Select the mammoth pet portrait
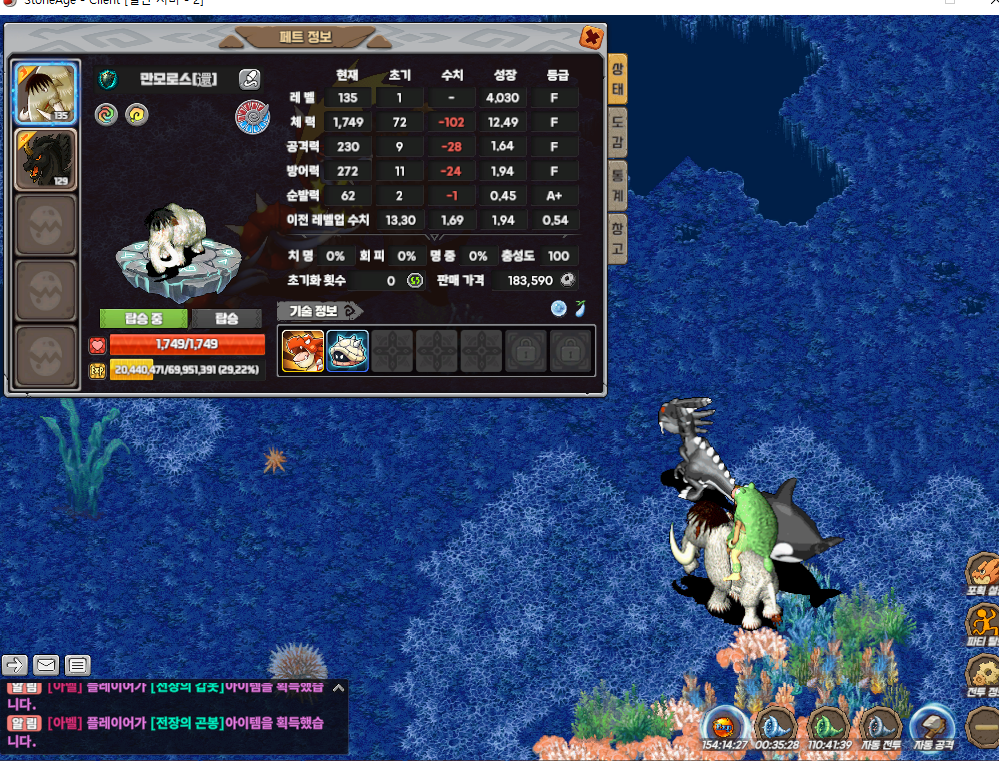 pyautogui.click(x=45, y=94)
